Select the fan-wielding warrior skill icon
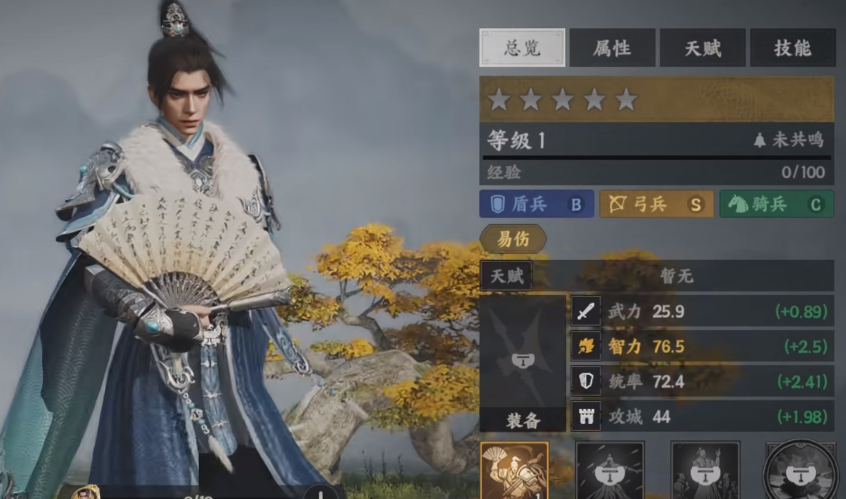The width and height of the screenshot is (846, 499). tap(514, 470)
